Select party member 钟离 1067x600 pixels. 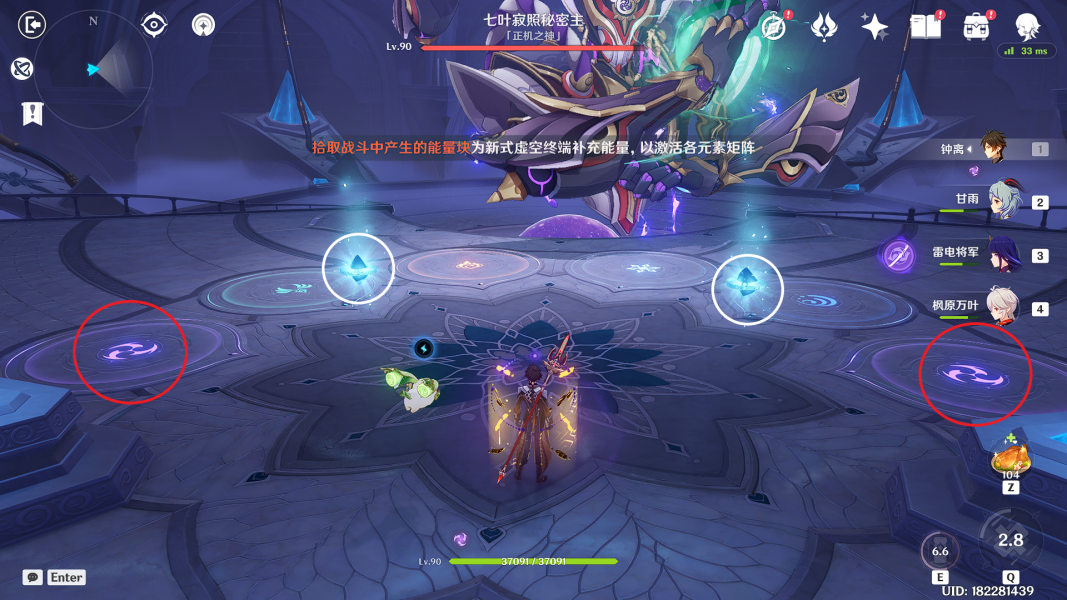pos(993,148)
